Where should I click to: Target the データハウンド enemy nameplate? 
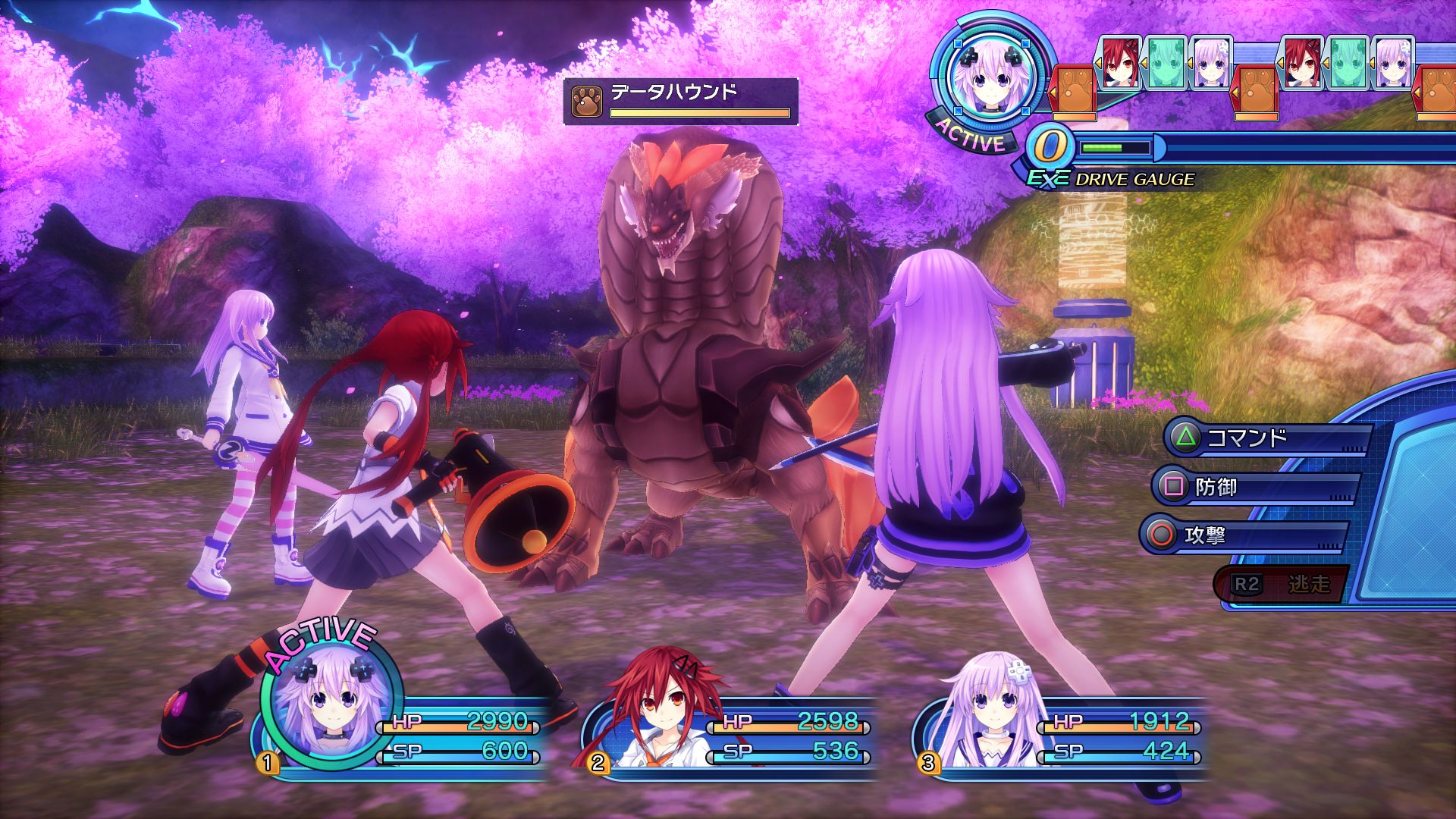coord(680,101)
